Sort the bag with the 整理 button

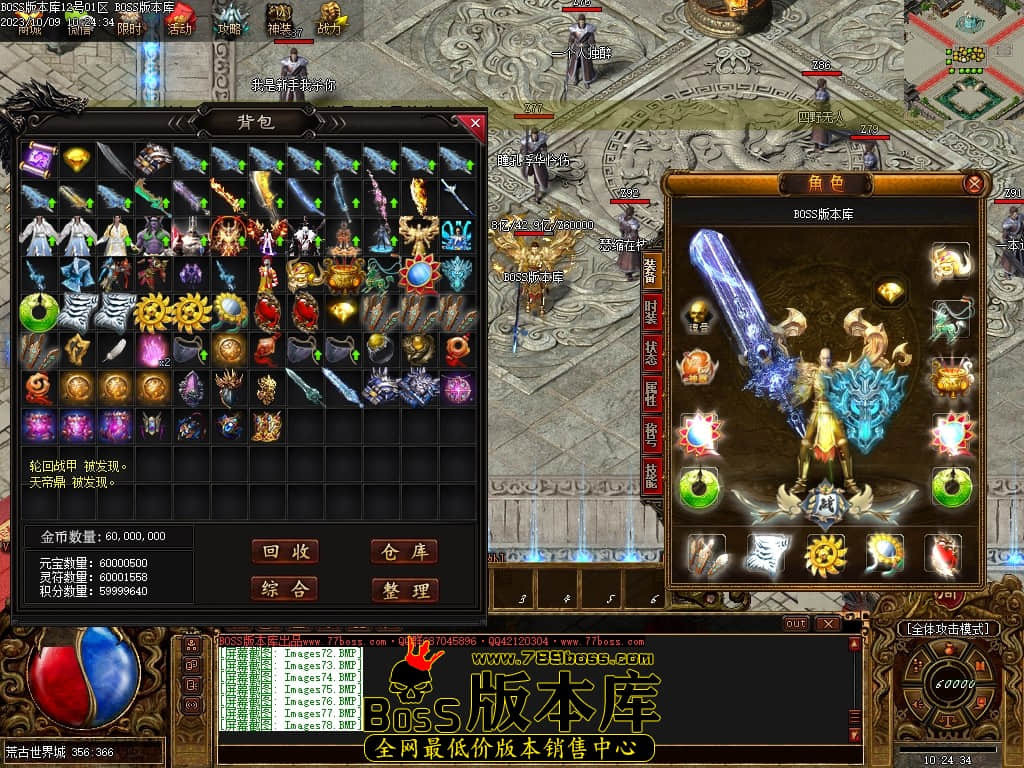(x=404, y=590)
